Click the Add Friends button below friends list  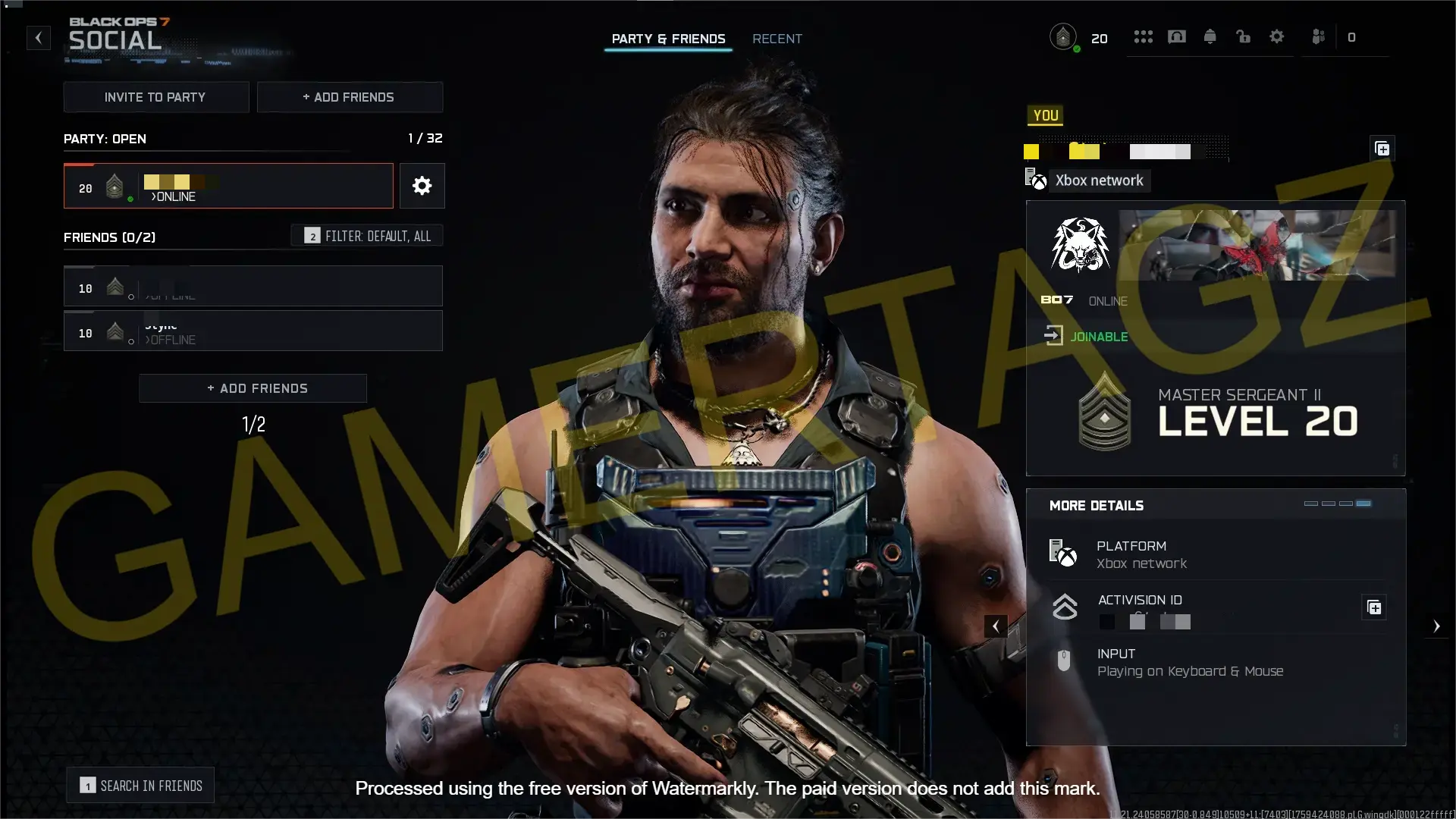point(253,388)
